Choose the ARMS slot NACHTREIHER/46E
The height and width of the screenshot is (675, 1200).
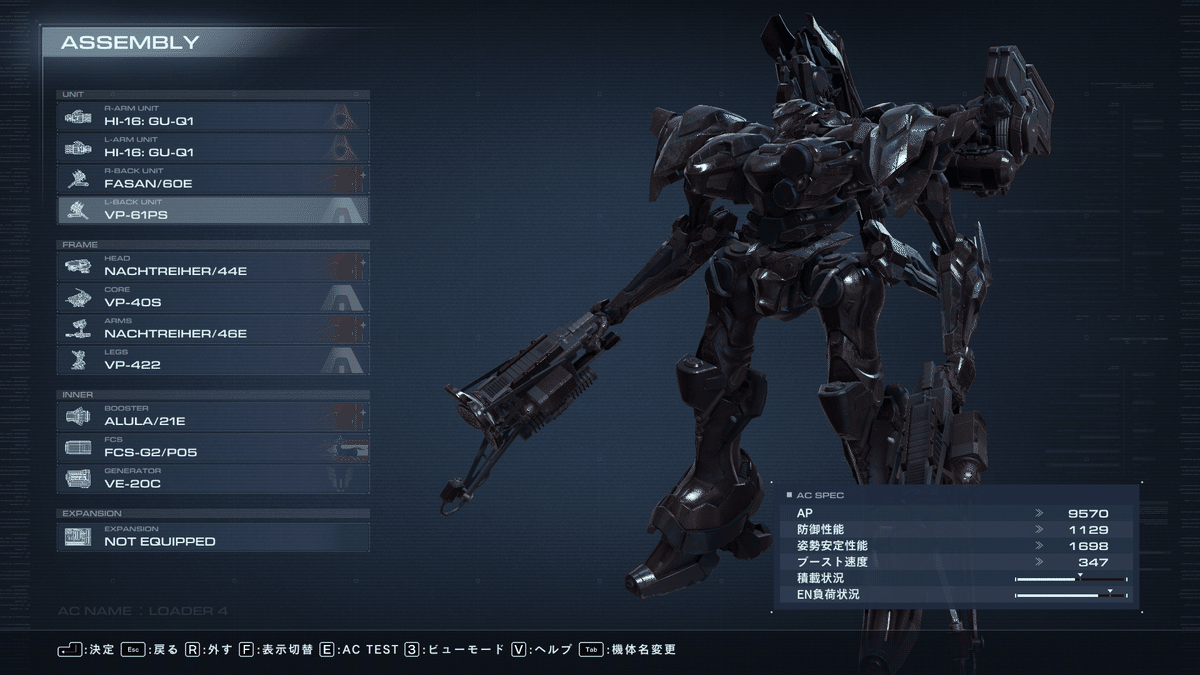click(x=213, y=329)
